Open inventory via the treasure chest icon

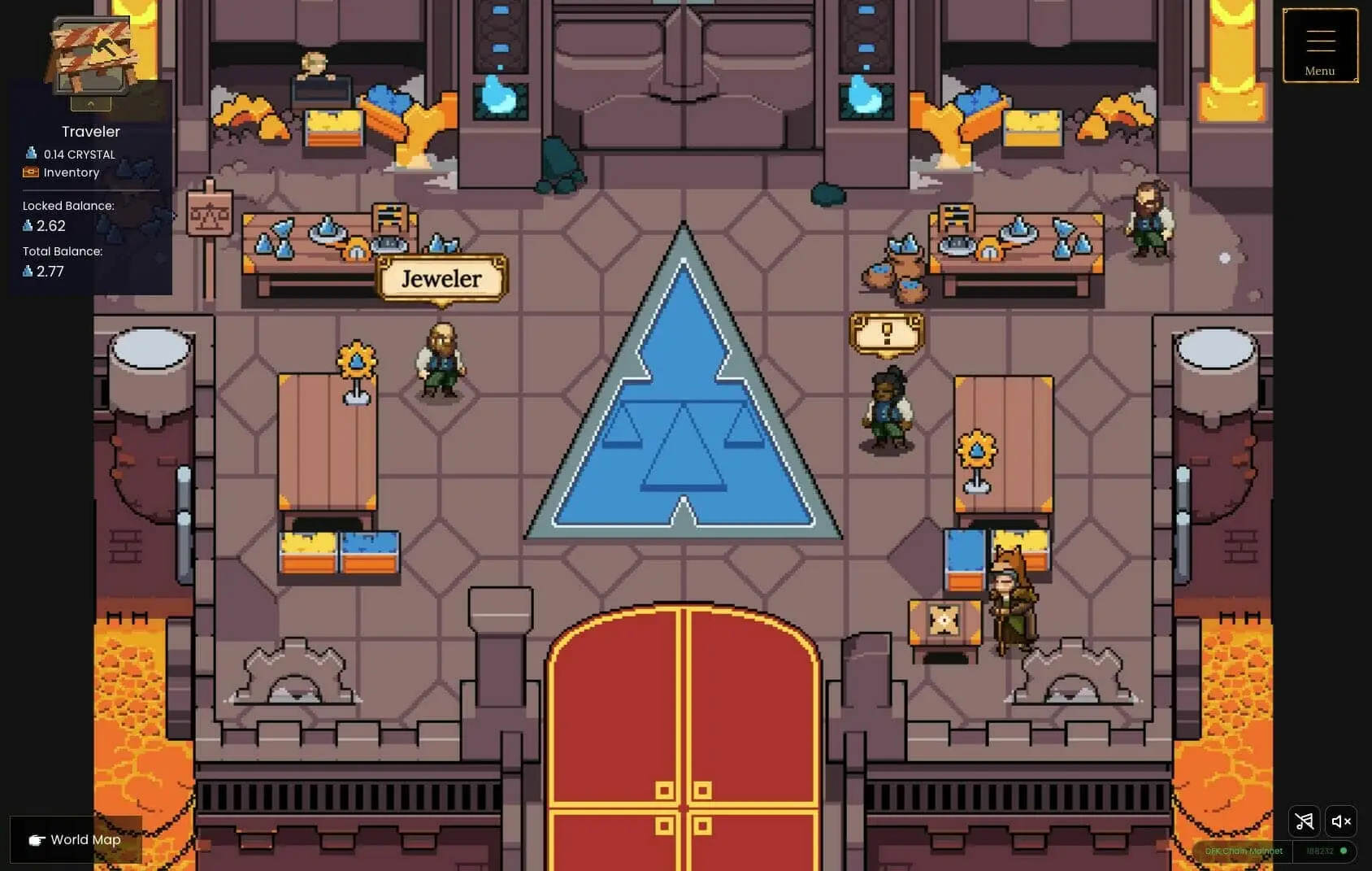pos(31,172)
